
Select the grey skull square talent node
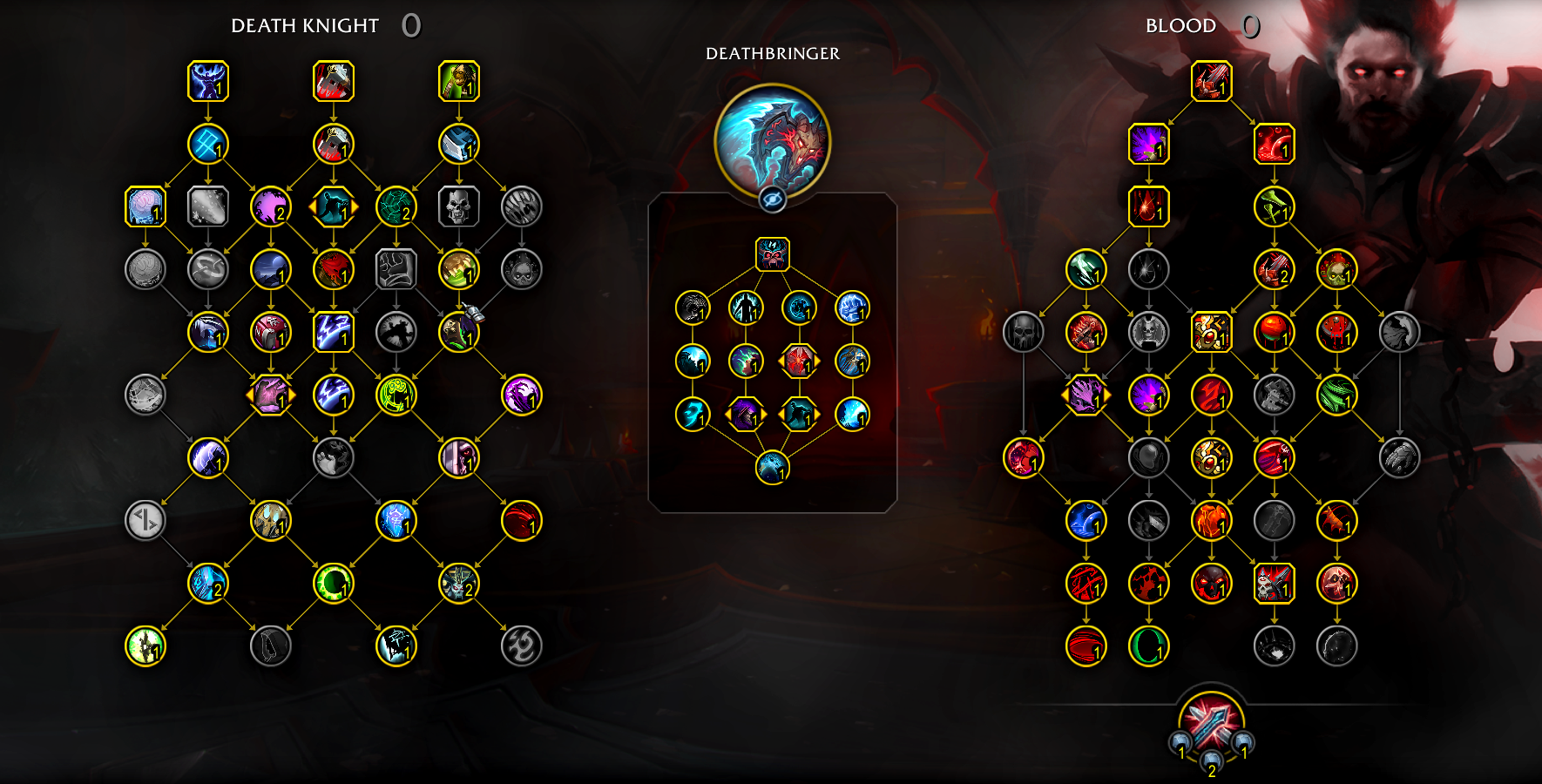coord(459,206)
